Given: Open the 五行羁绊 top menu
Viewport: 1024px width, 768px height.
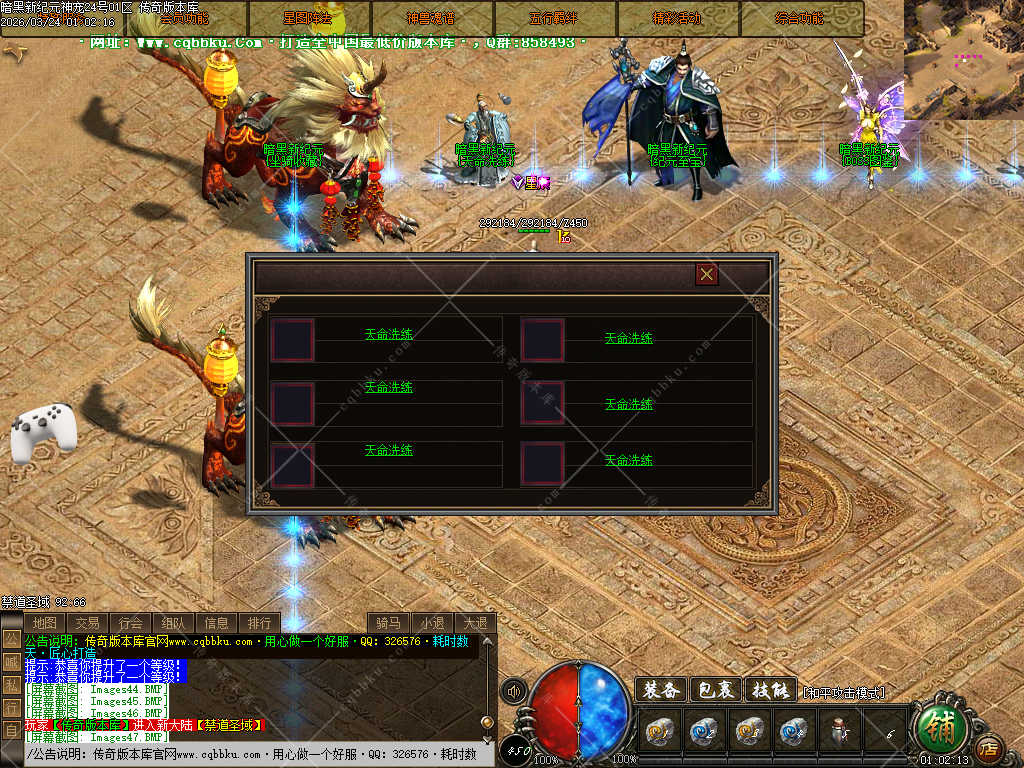Looking at the screenshot, I should [555, 18].
